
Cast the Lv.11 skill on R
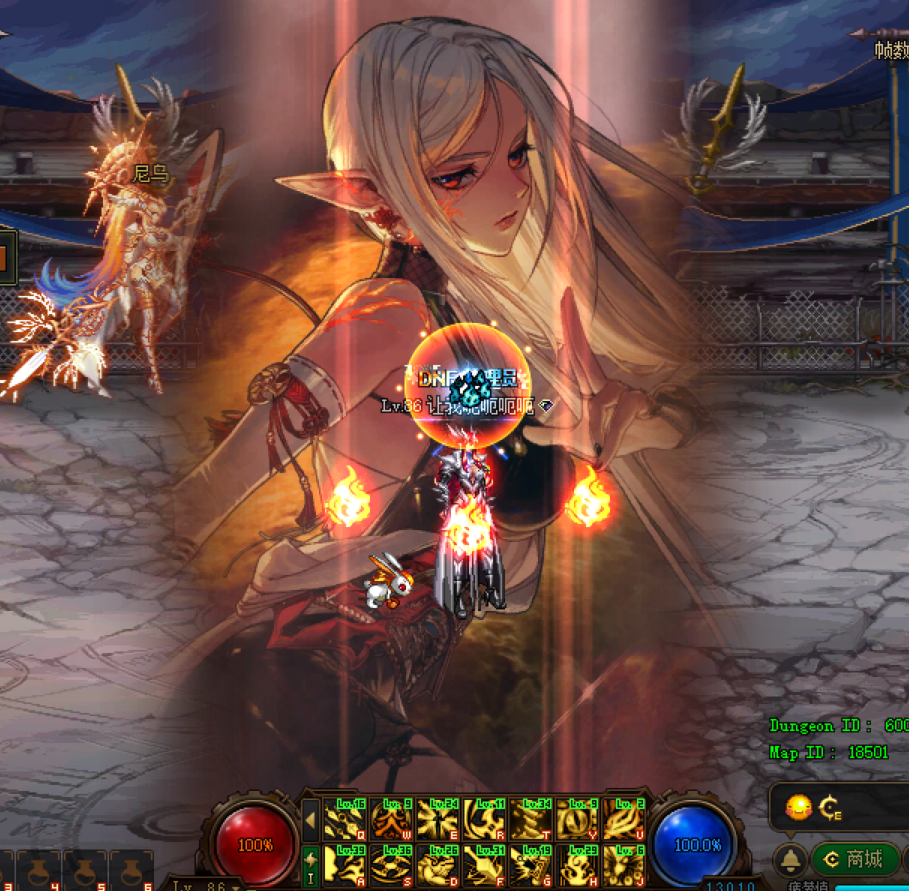(484, 819)
